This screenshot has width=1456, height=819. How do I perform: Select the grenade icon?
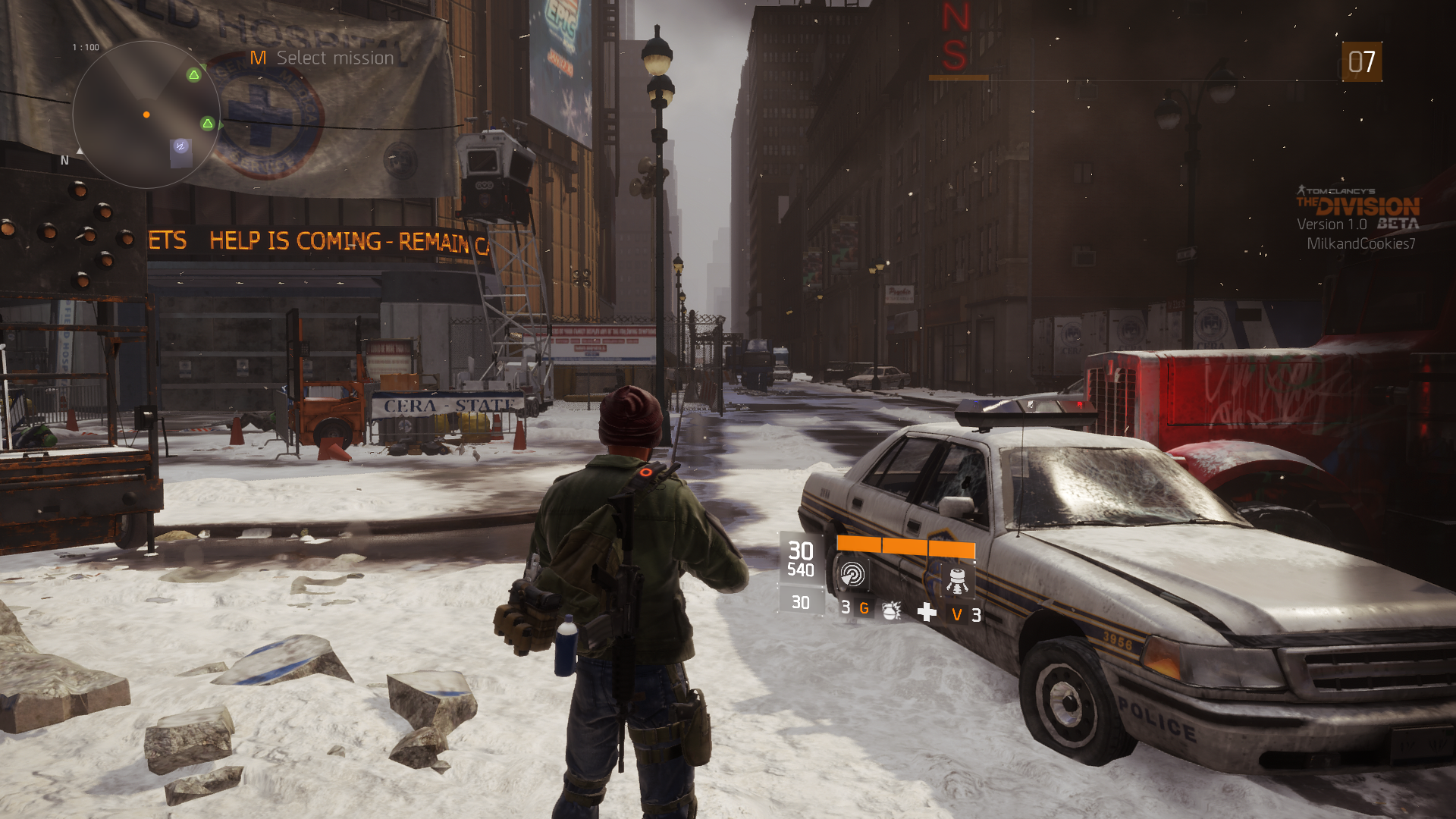coord(891,610)
